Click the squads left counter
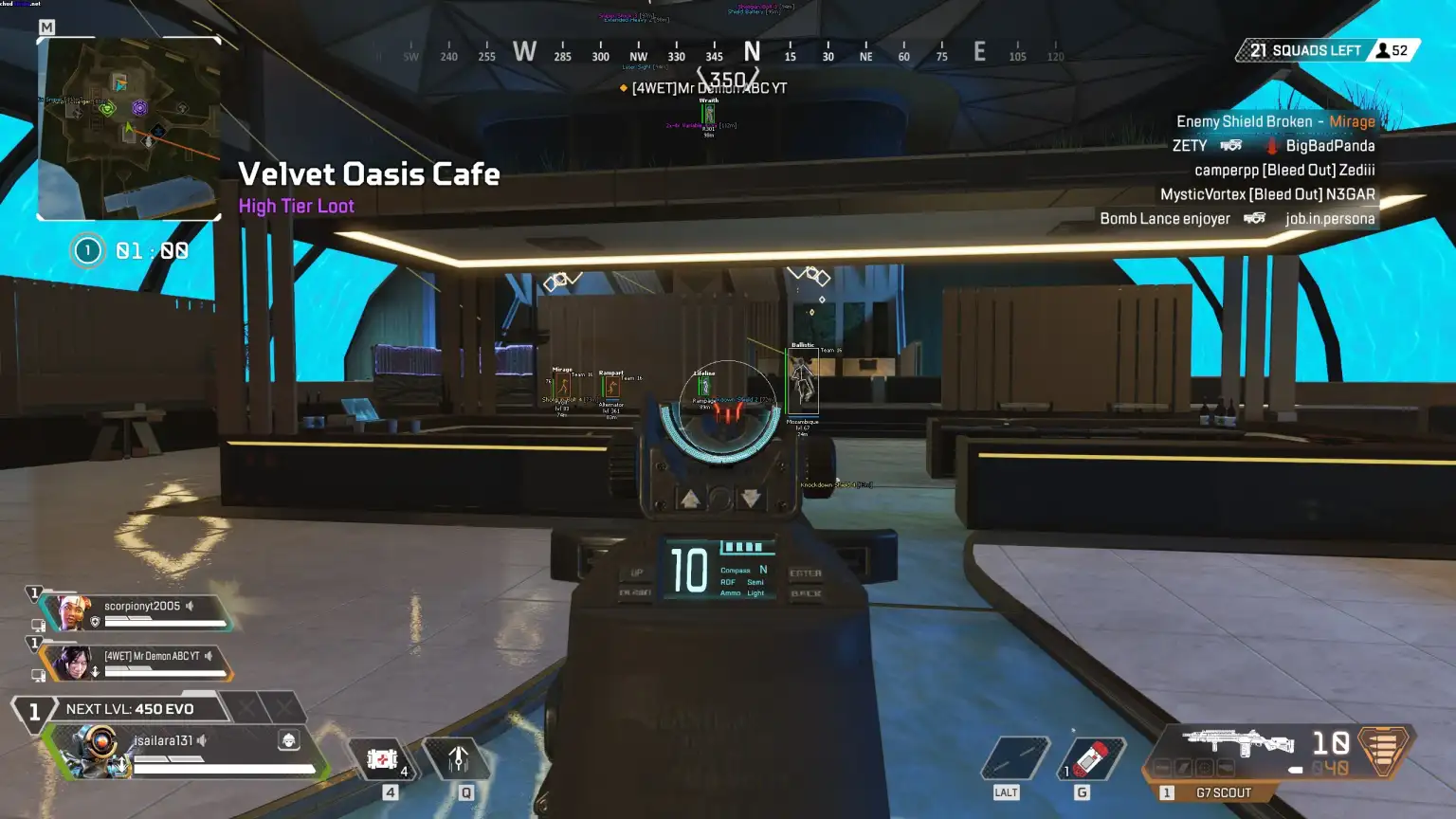The image size is (1456, 819). pos(1303,50)
